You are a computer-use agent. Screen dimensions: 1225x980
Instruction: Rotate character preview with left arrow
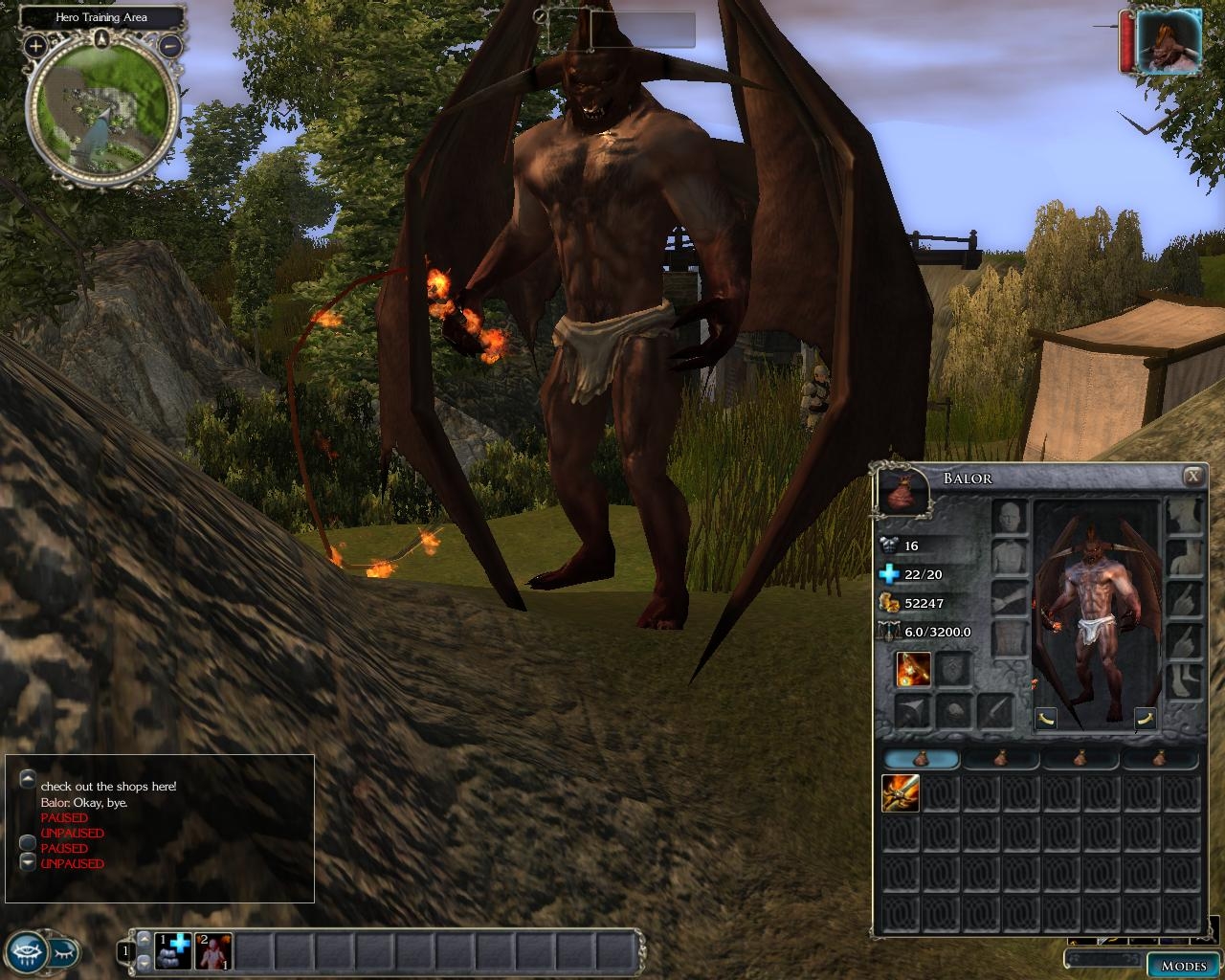(1046, 718)
